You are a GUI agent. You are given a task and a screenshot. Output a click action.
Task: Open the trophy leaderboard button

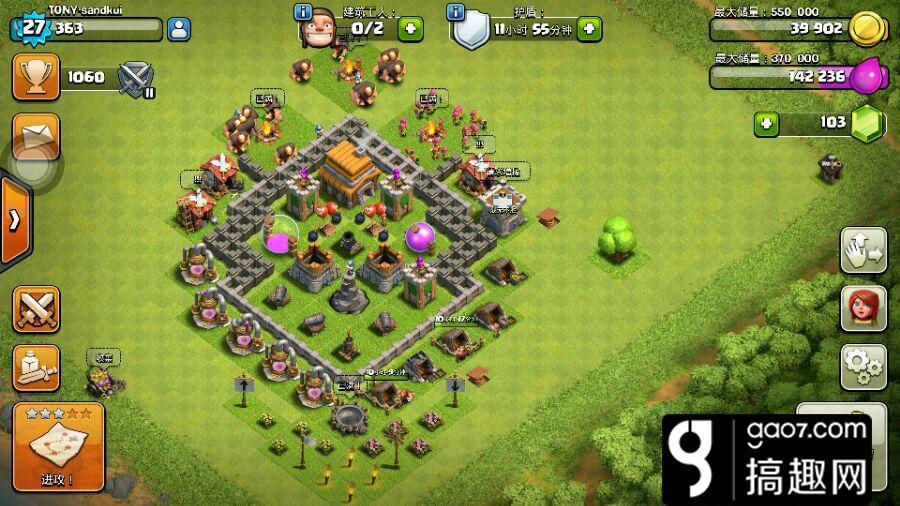pos(35,77)
